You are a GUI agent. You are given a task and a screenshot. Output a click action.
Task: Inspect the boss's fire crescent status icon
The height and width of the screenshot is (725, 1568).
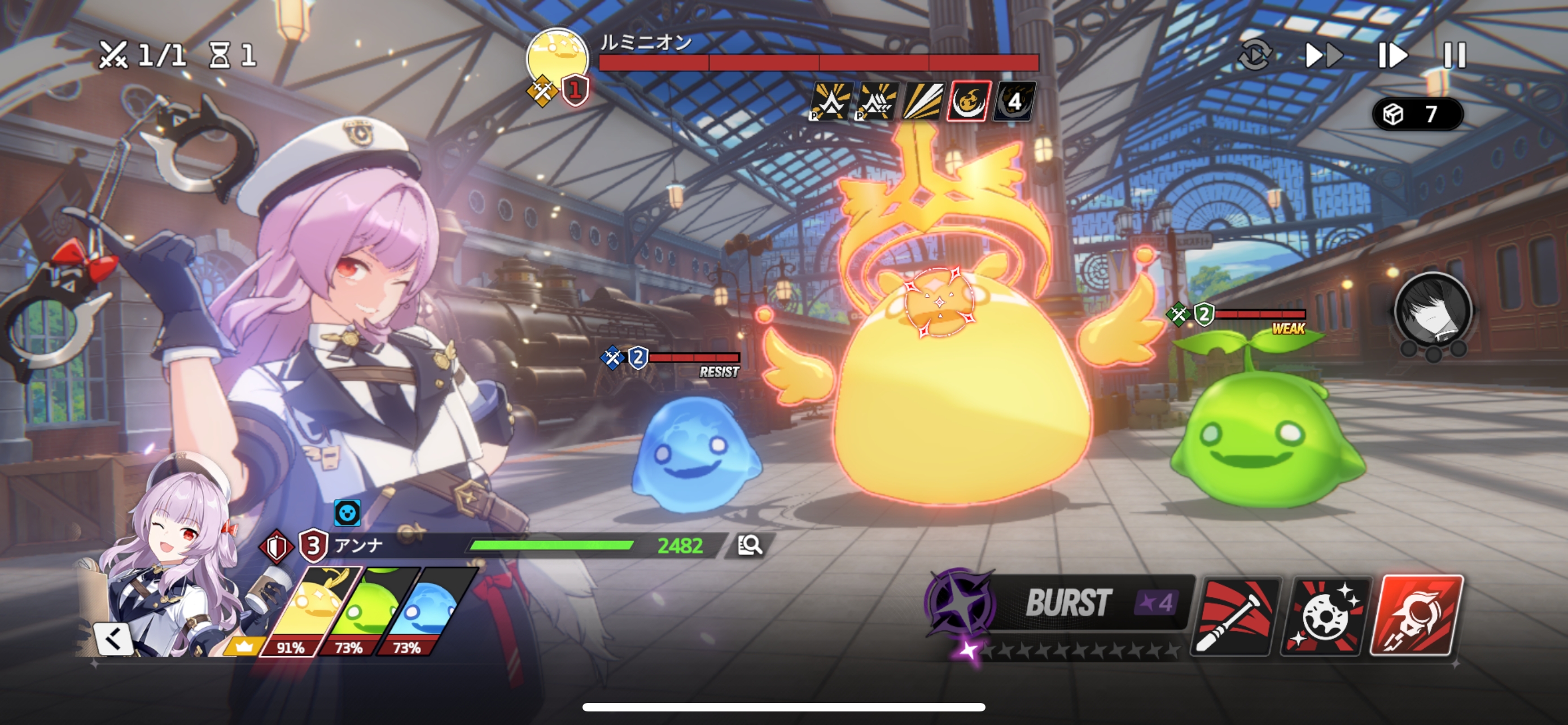969,101
